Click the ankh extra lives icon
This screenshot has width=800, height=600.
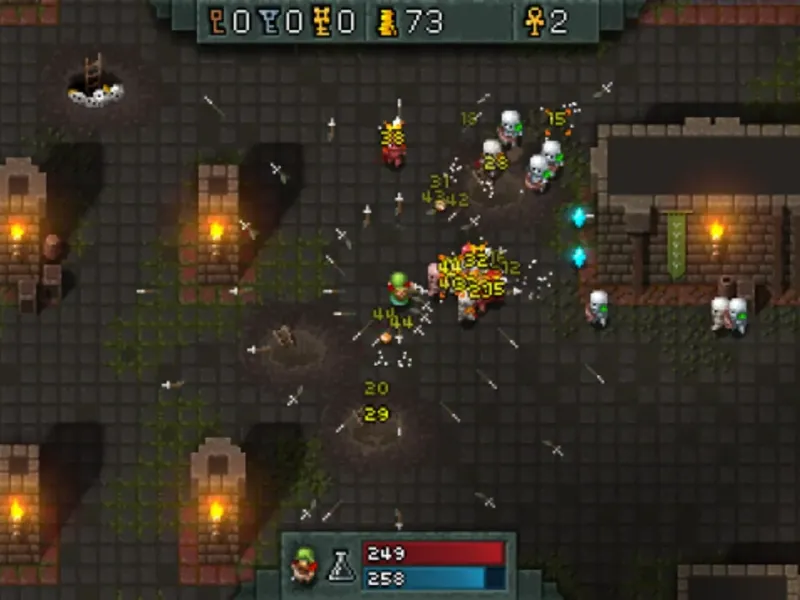click(535, 22)
